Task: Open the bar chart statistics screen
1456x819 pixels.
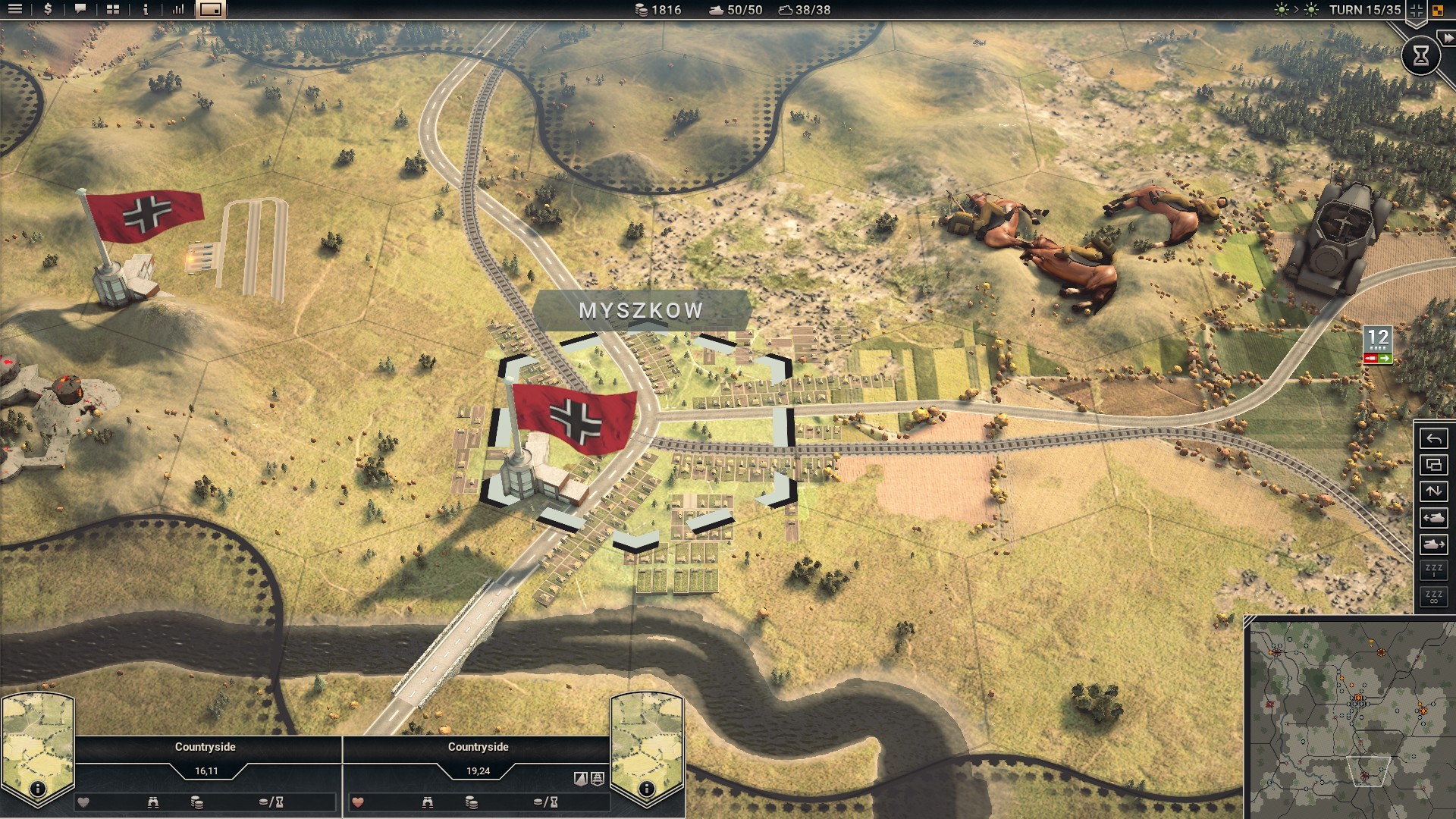Action: coord(178,10)
